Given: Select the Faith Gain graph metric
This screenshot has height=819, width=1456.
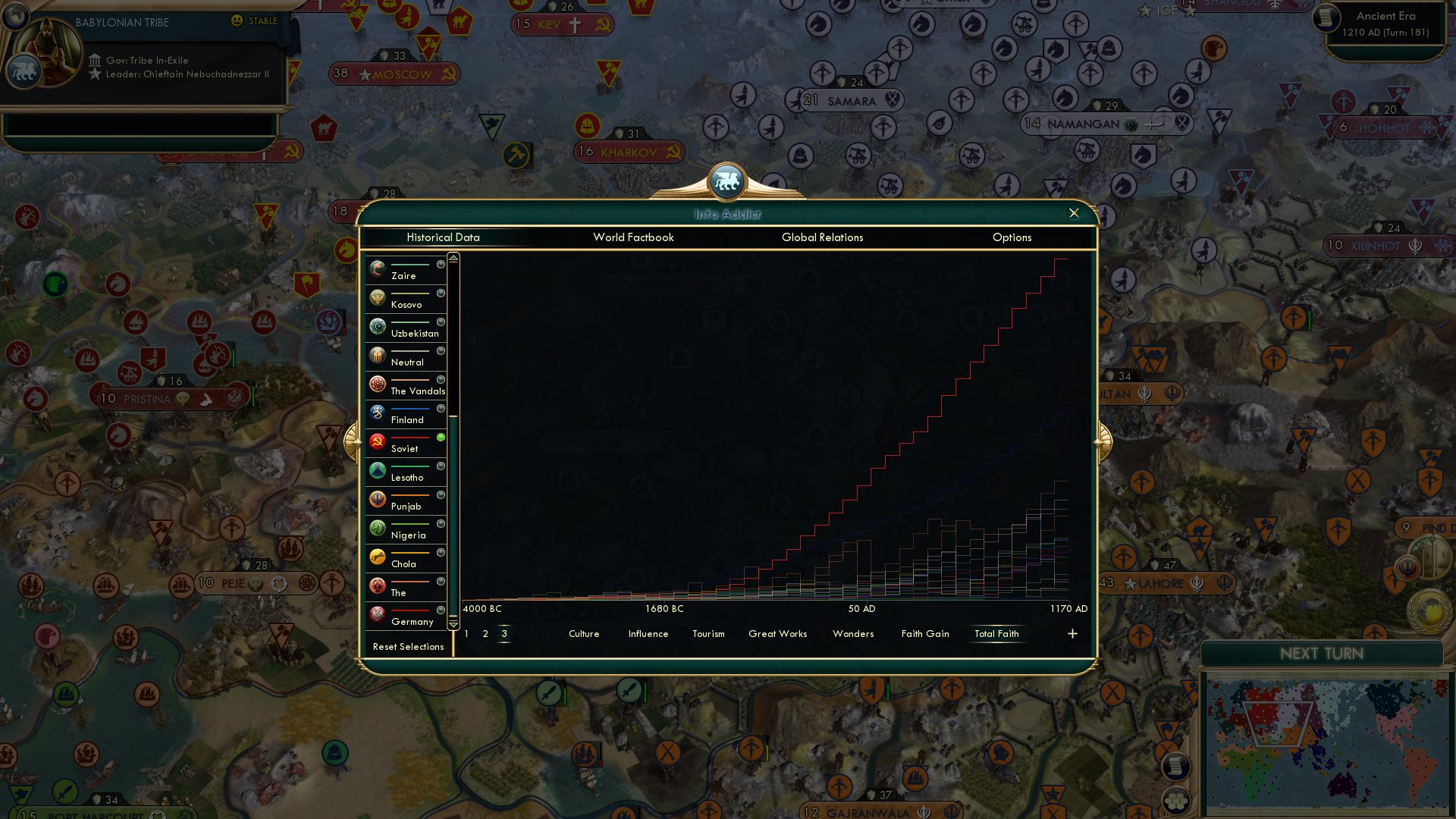Looking at the screenshot, I should (924, 633).
